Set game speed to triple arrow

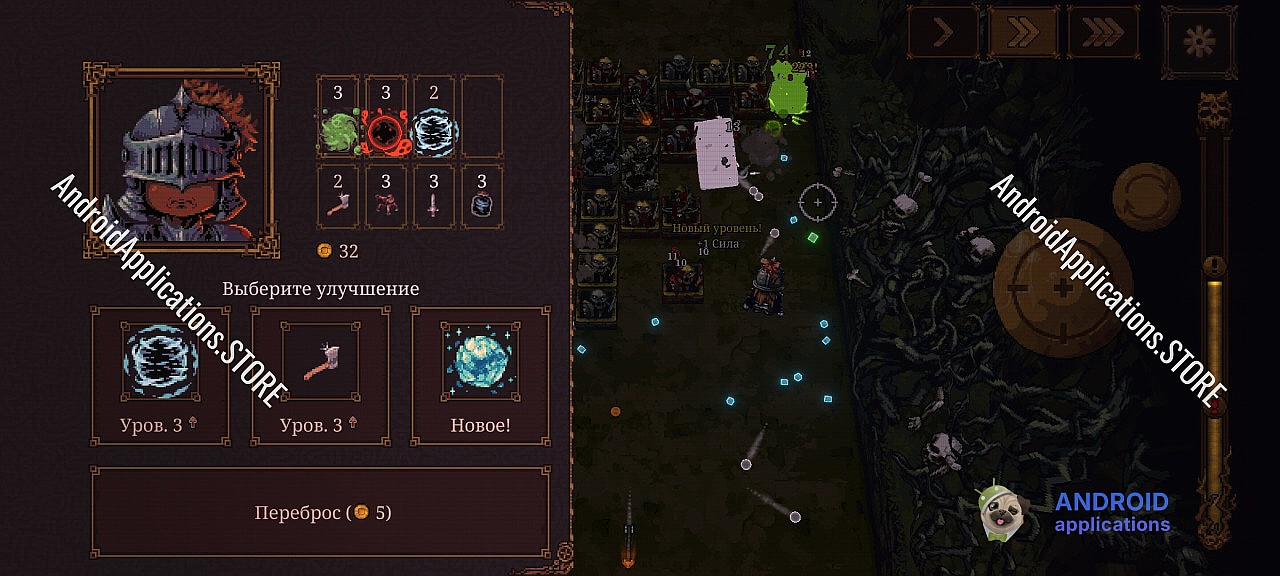(1102, 32)
